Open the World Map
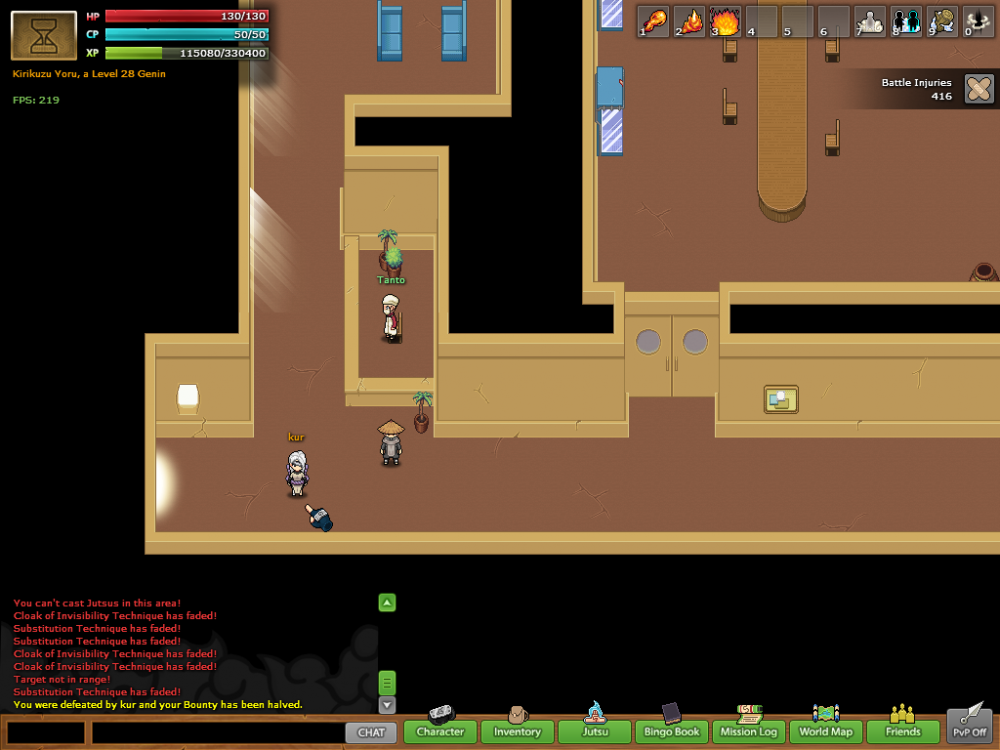The height and width of the screenshot is (750, 1000). [x=826, y=731]
